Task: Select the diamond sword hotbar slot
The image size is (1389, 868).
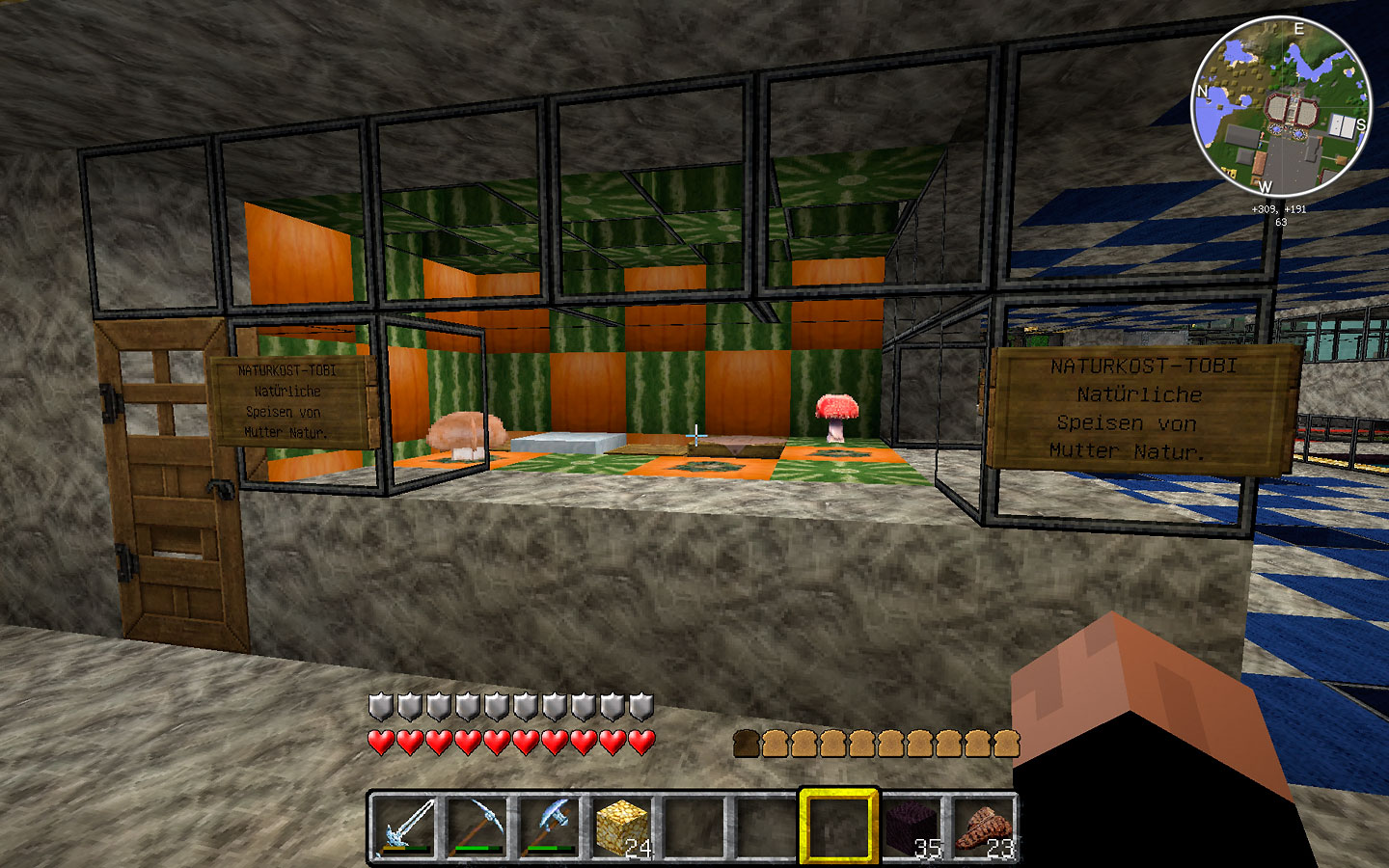Action: [x=405, y=827]
